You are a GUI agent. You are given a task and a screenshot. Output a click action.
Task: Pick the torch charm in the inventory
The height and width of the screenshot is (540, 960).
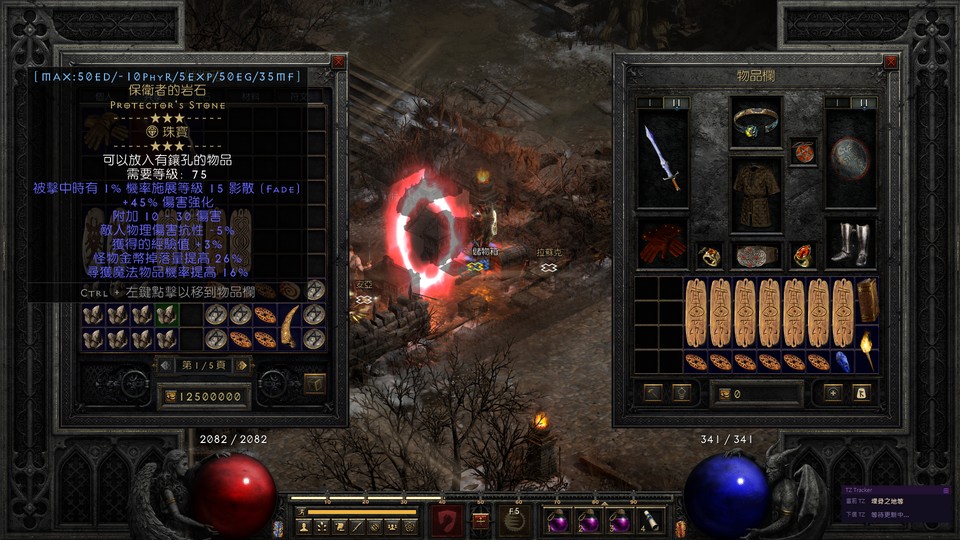(x=867, y=352)
